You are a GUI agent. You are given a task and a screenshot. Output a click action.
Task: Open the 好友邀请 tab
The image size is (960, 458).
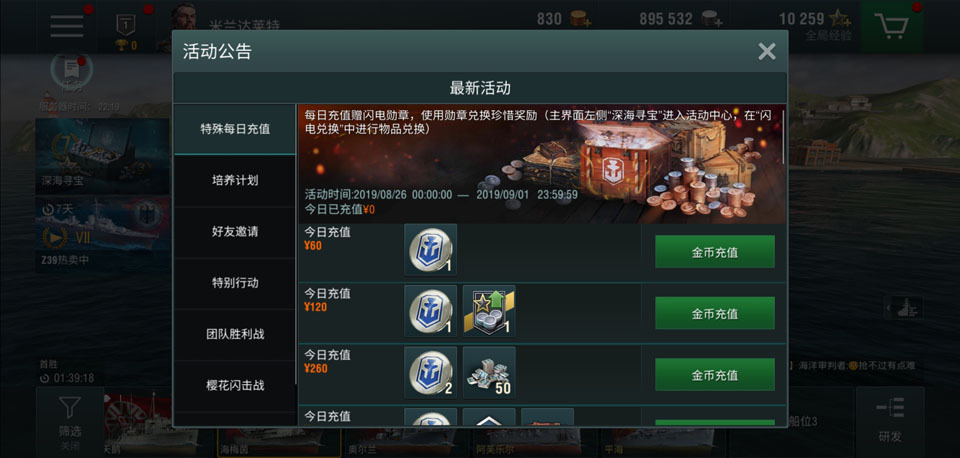(234, 231)
